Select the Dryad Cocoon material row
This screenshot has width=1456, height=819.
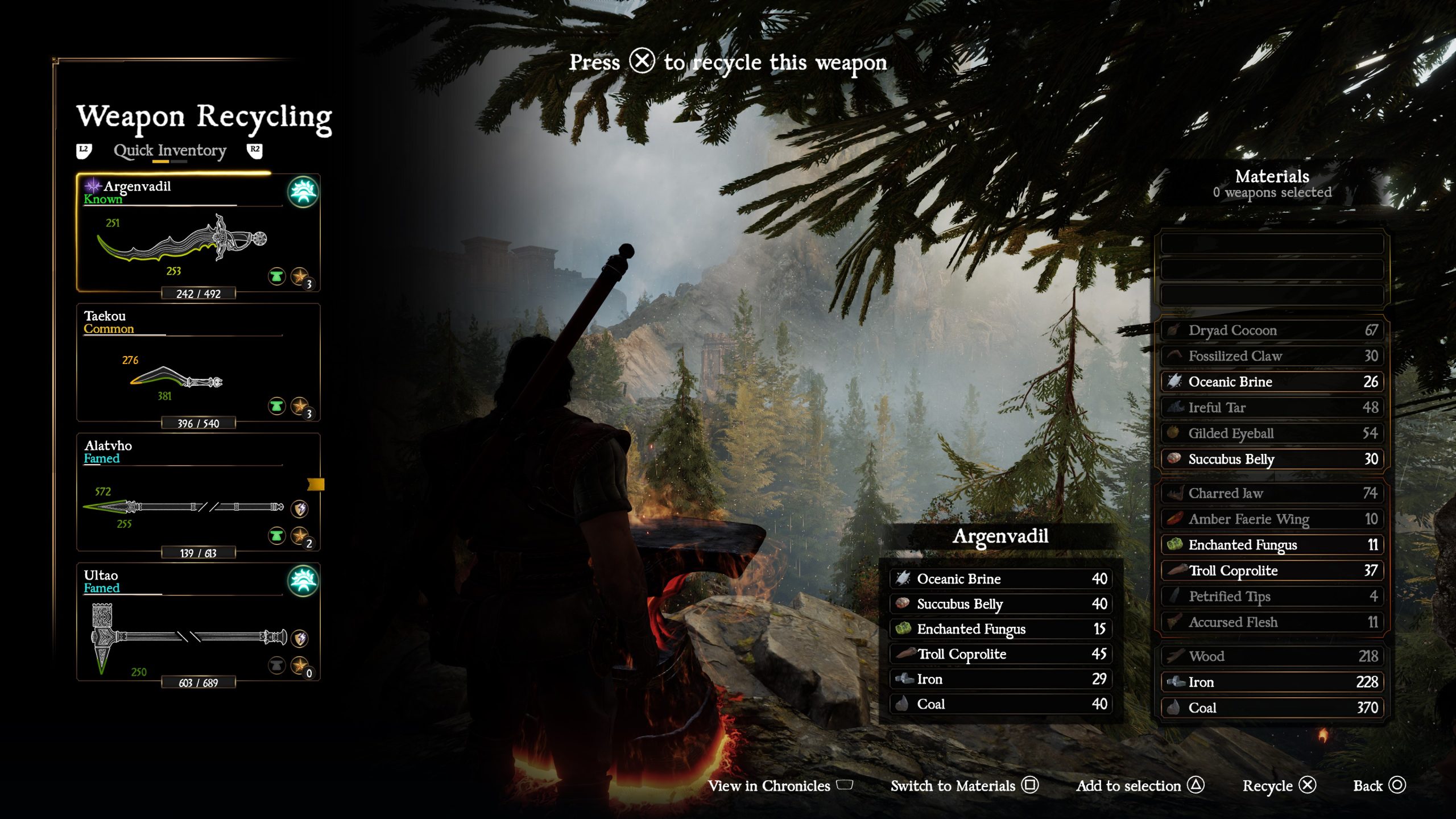1272,330
